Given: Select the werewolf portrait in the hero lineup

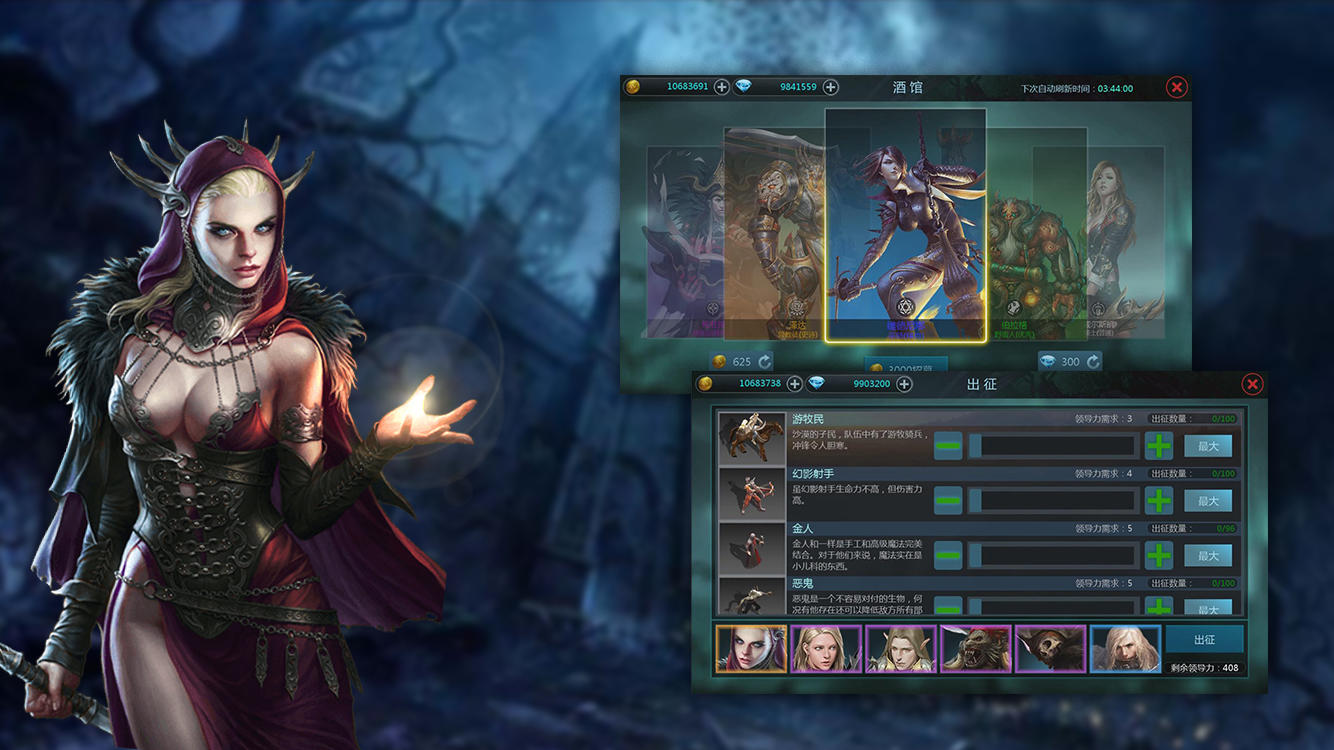Looking at the screenshot, I should [x=975, y=648].
